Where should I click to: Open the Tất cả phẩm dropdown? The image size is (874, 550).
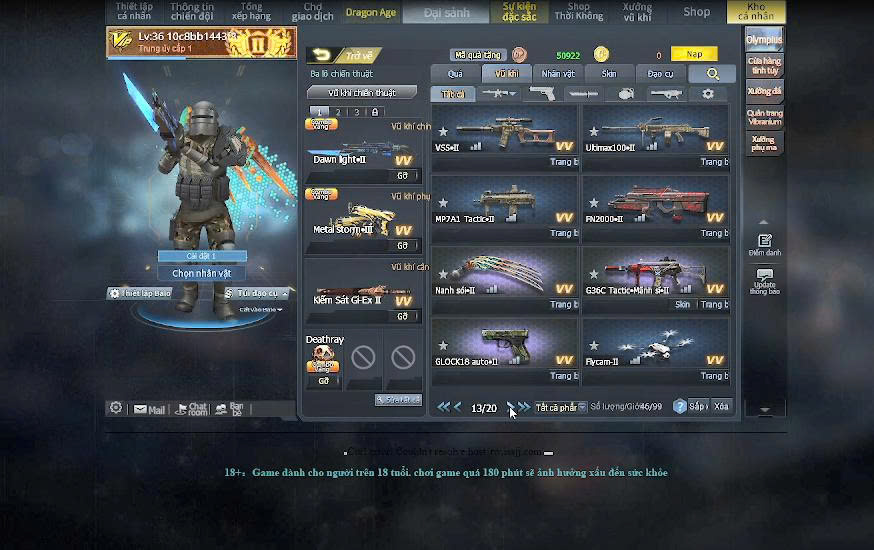point(560,407)
